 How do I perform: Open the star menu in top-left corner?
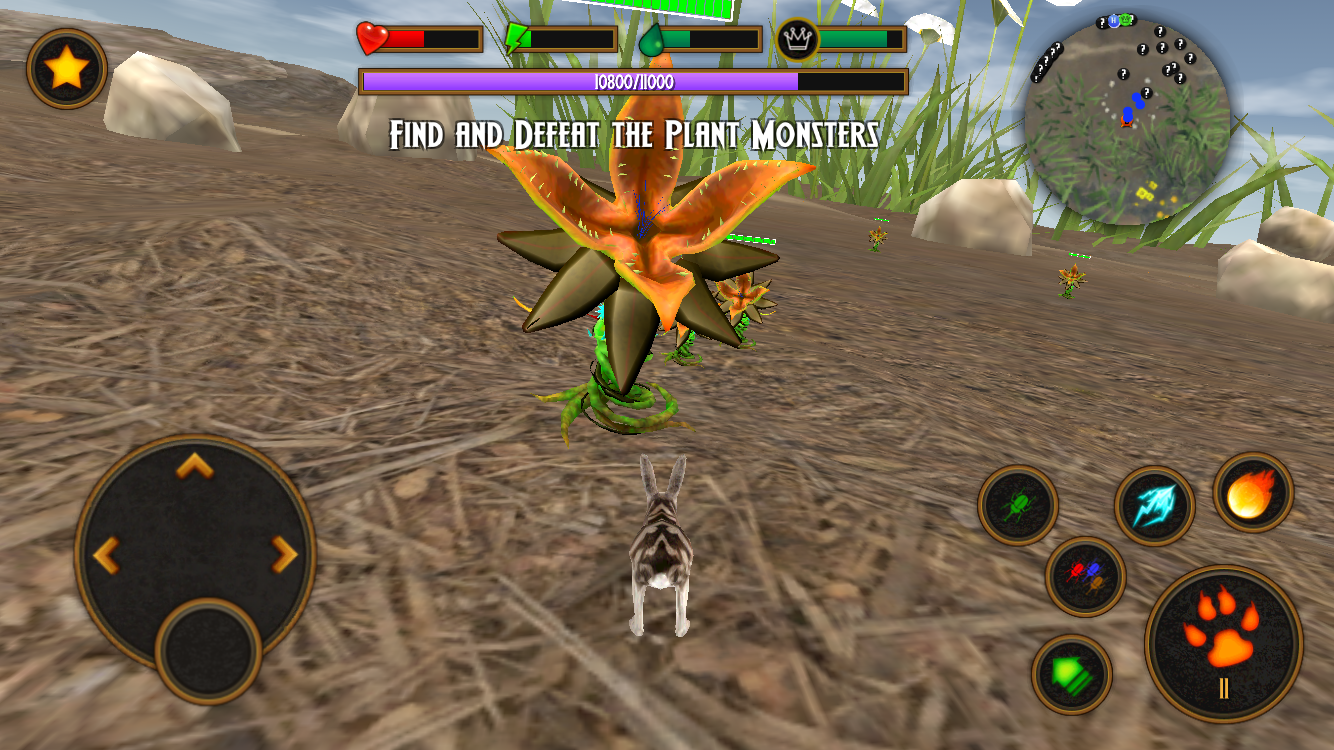(68, 68)
